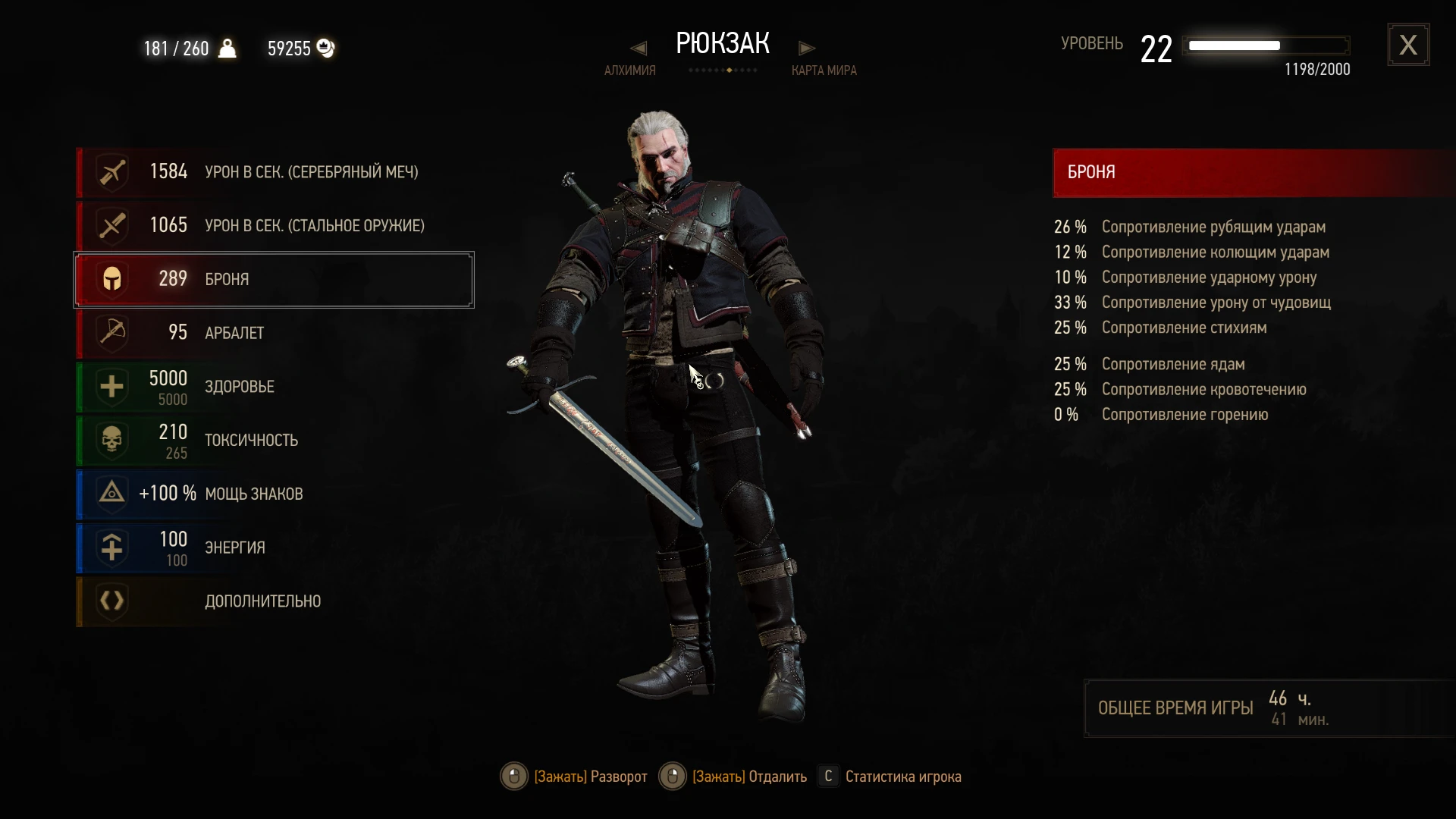Select the armor helmet icon
The image size is (1456, 819).
click(111, 279)
